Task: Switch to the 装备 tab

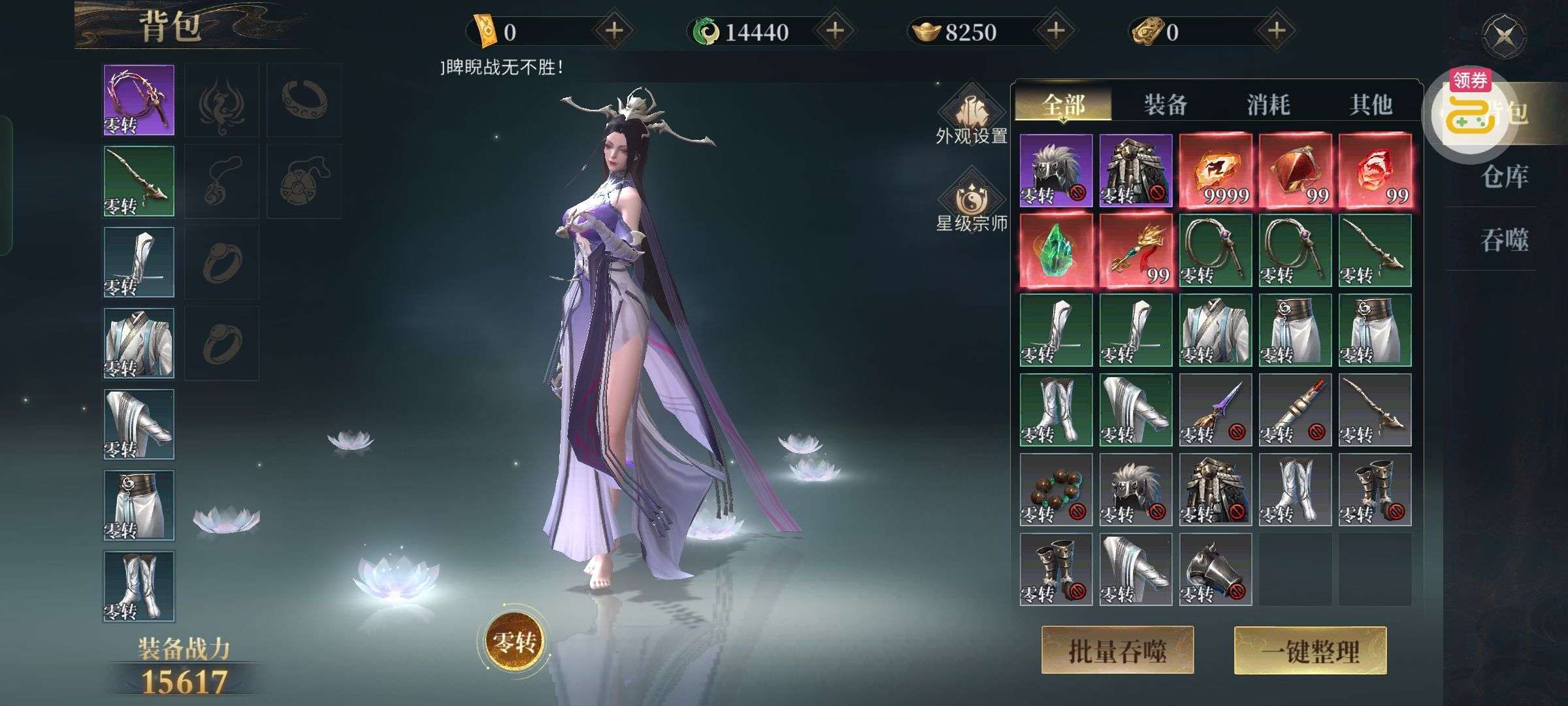Action: (x=1166, y=105)
